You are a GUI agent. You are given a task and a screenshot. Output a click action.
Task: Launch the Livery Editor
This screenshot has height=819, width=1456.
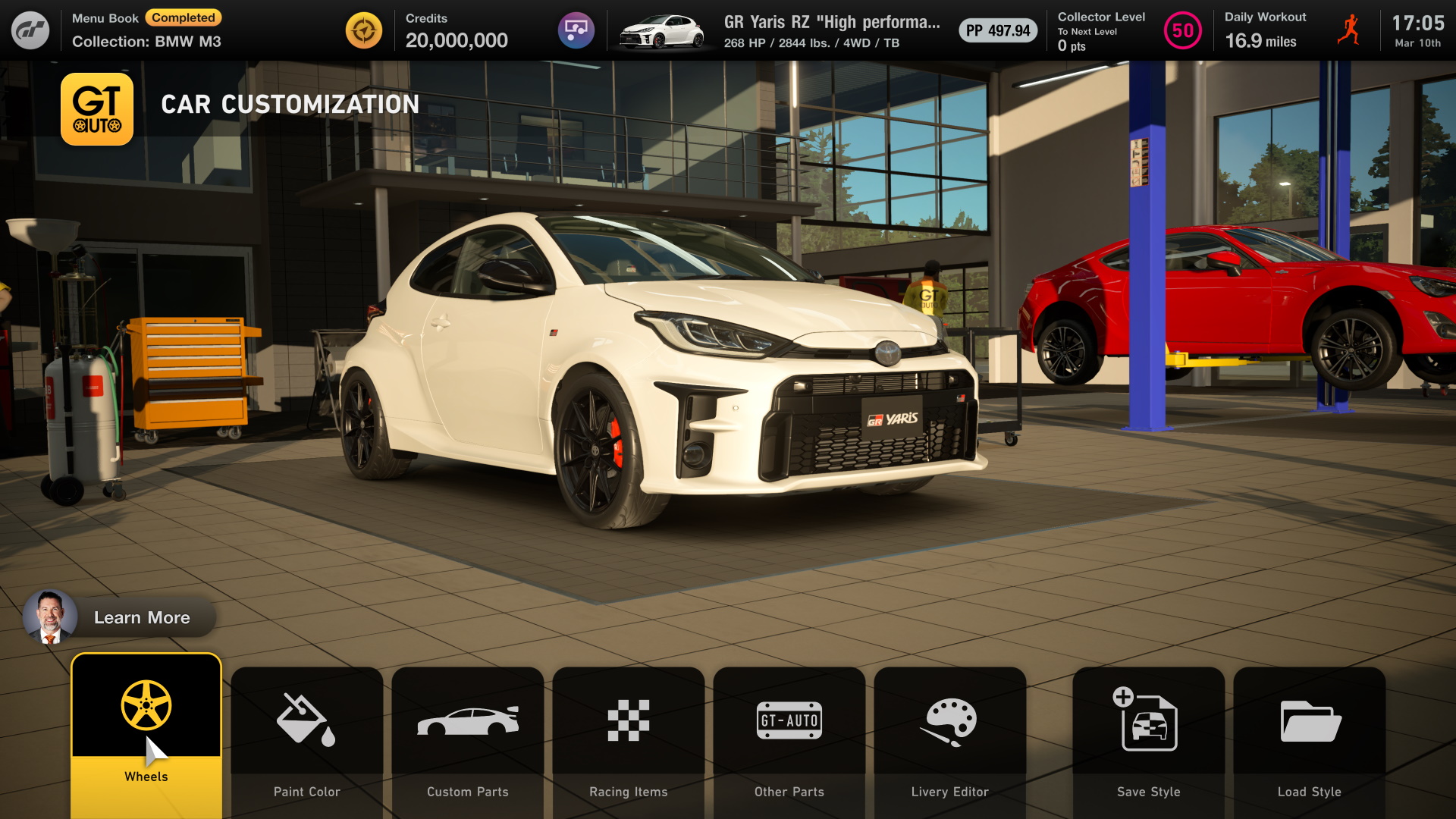tap(950, 739)
